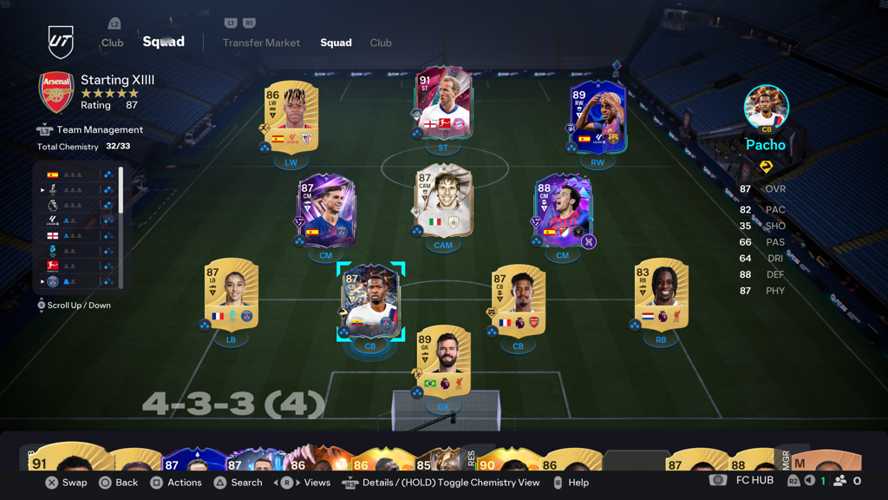Pick the 88-rated CM midfielder card
This screenshot has width=888, height=500.
click(x=562, y=210)
